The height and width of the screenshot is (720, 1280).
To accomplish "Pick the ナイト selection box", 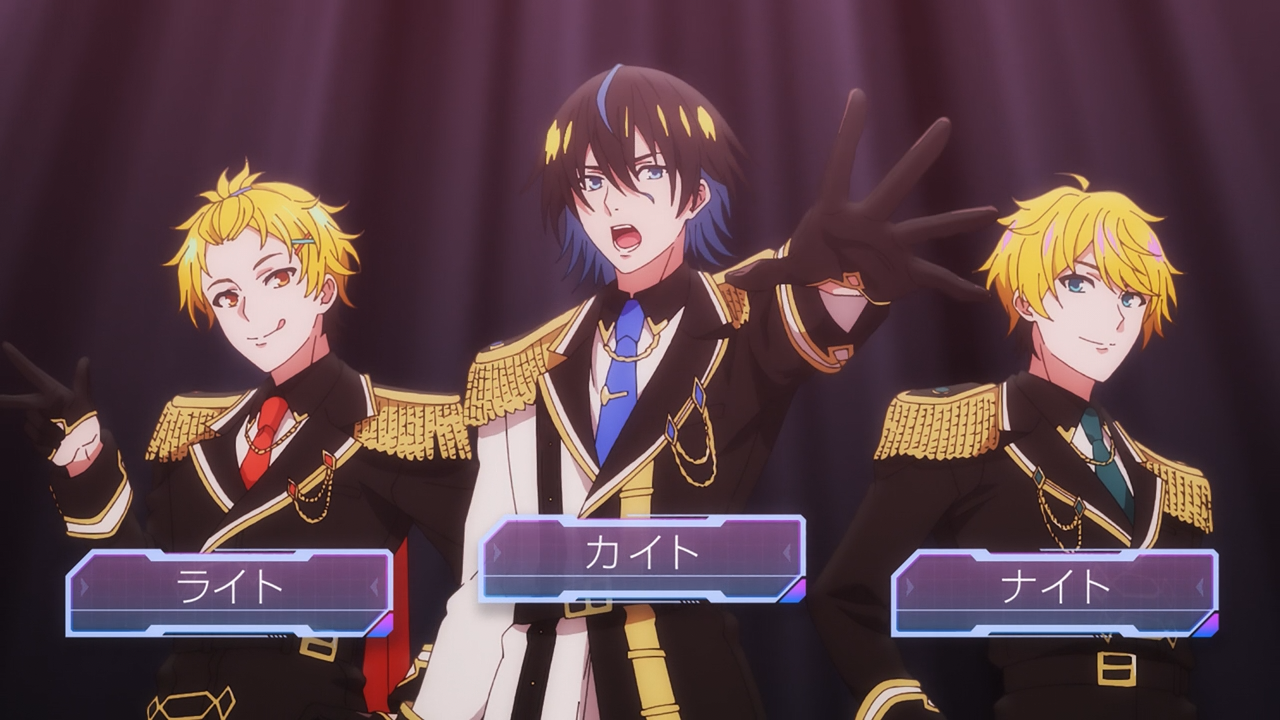I will tap(1054, 591).
